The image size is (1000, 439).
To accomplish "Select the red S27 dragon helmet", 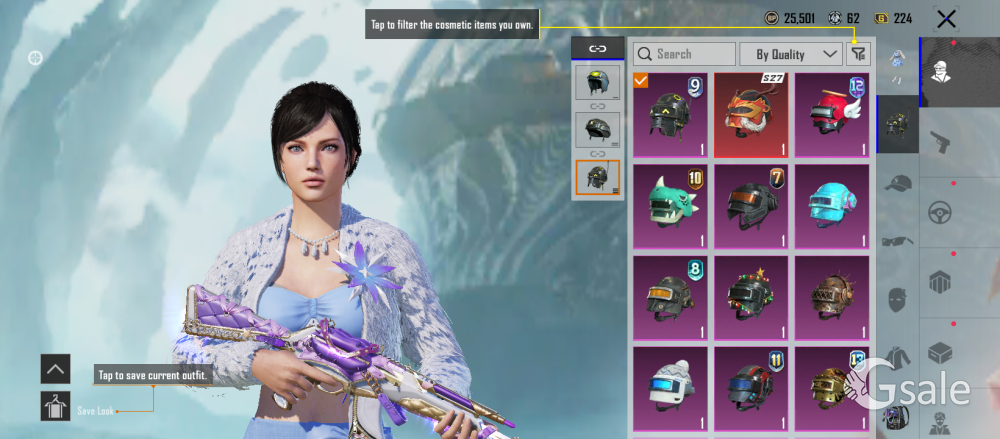I will [x=751, y=115].
